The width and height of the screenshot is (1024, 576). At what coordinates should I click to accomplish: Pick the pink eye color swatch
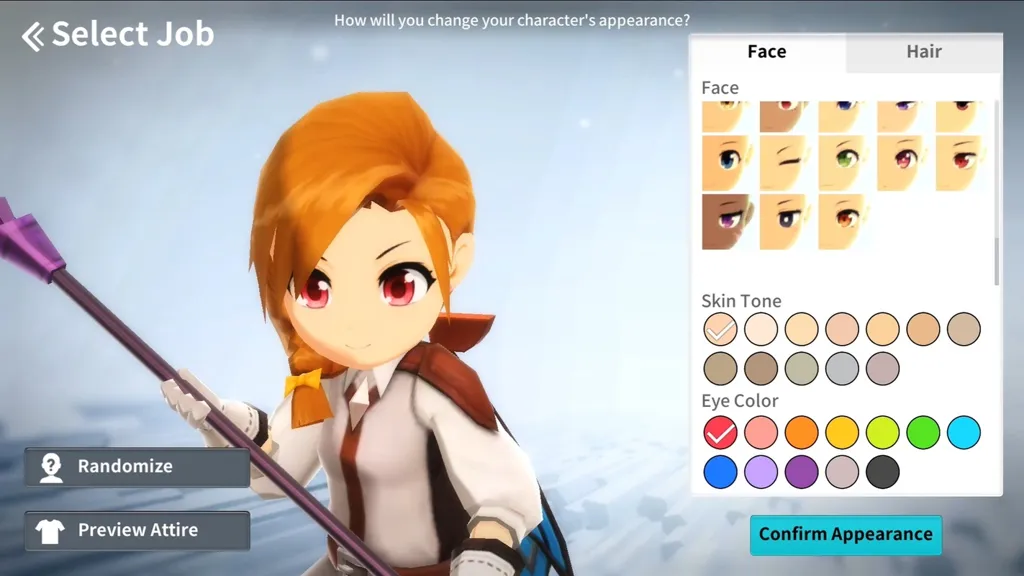tap(761, 433)
